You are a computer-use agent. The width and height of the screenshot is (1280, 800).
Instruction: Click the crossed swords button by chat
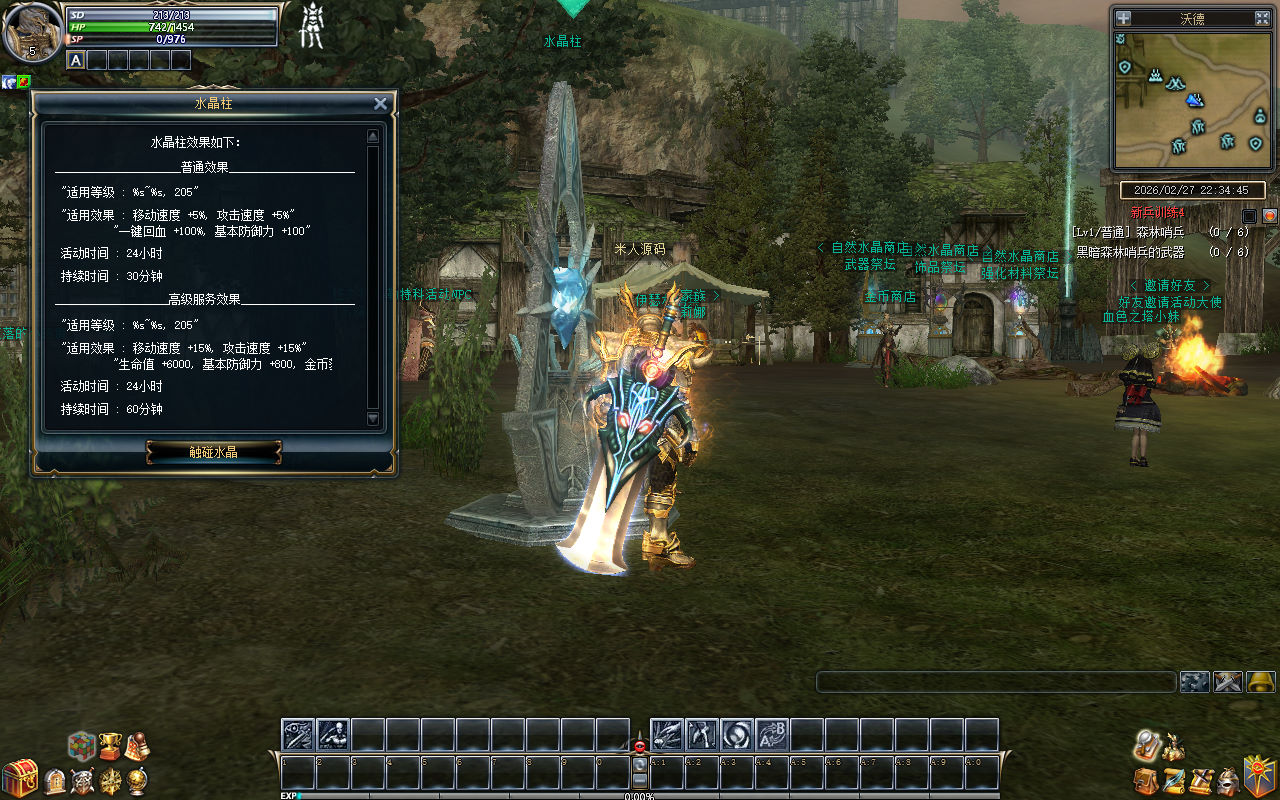coord(1228,682)
